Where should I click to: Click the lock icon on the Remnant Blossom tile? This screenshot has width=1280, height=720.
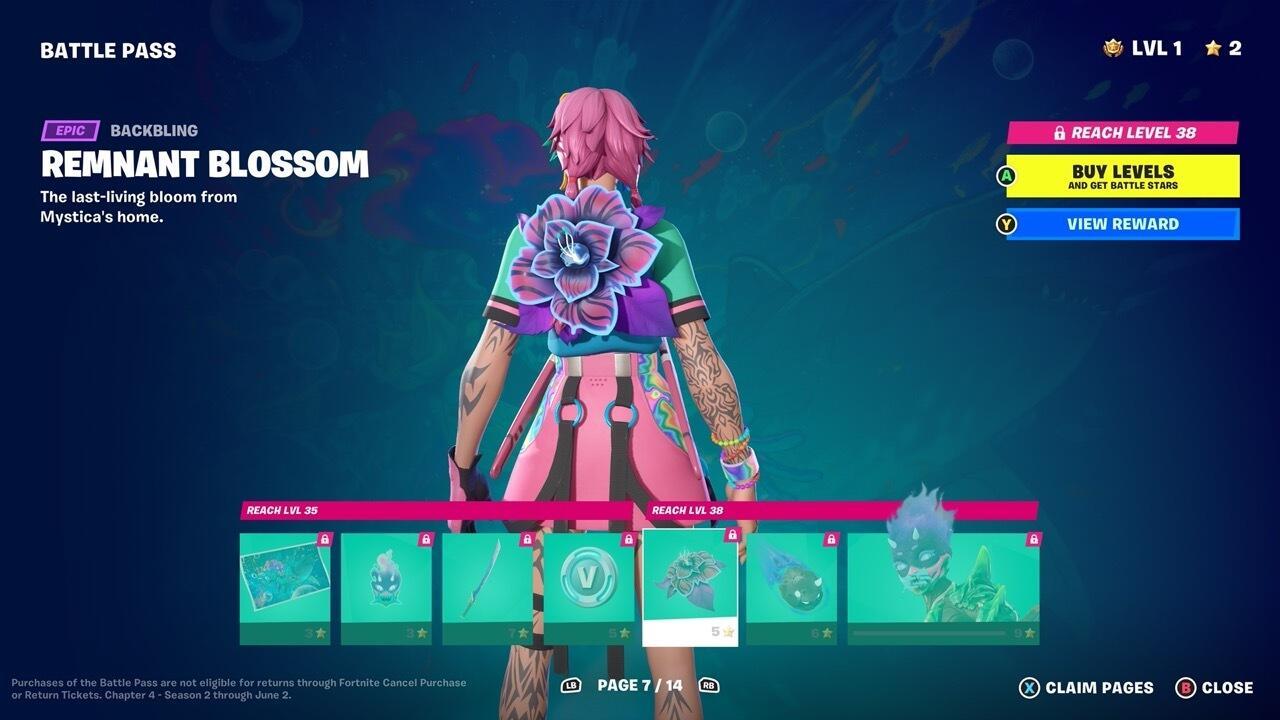(732, 537)
